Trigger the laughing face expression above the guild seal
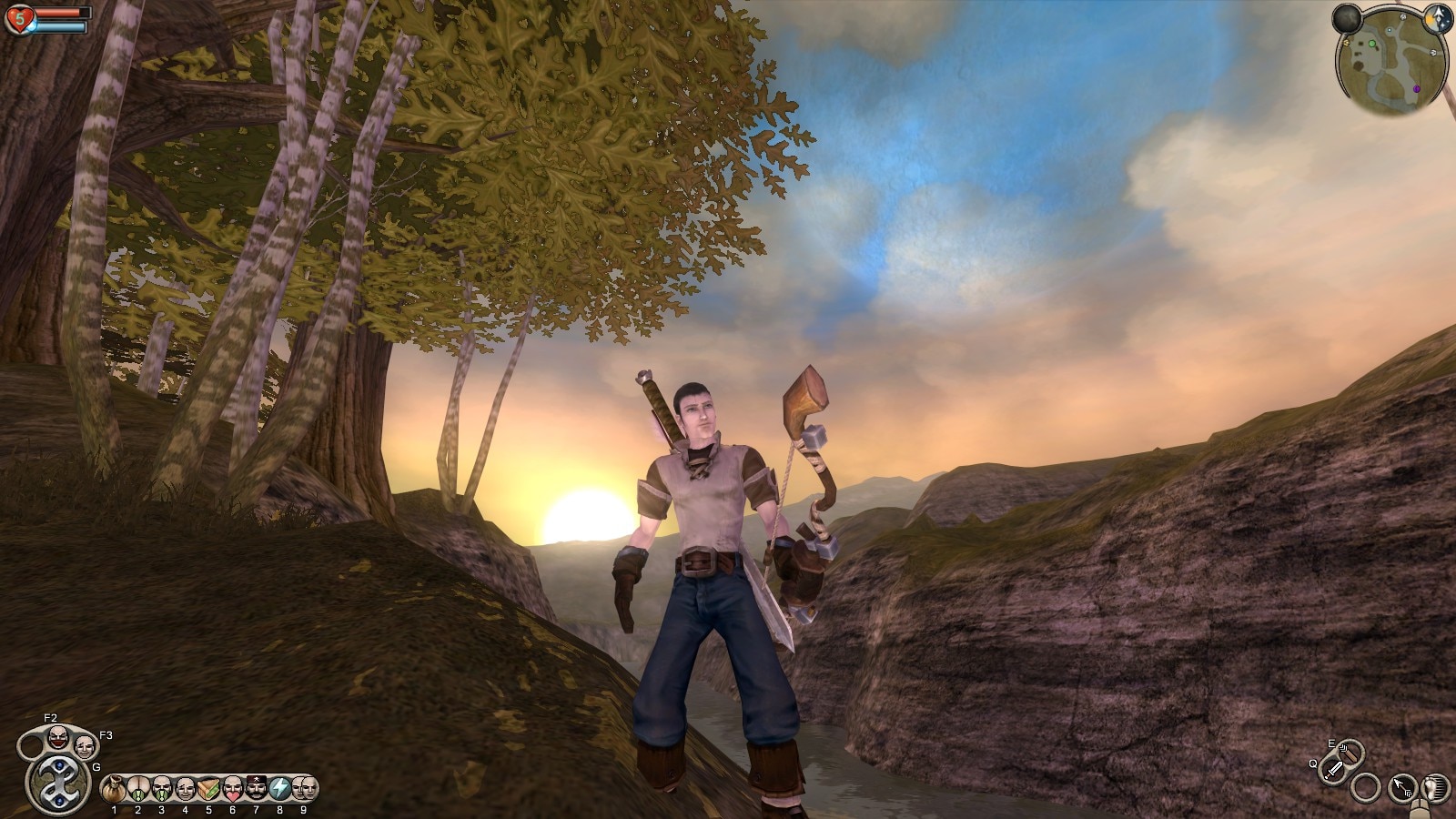This screenshot has width=1456, height=819. tap(57, 736)
